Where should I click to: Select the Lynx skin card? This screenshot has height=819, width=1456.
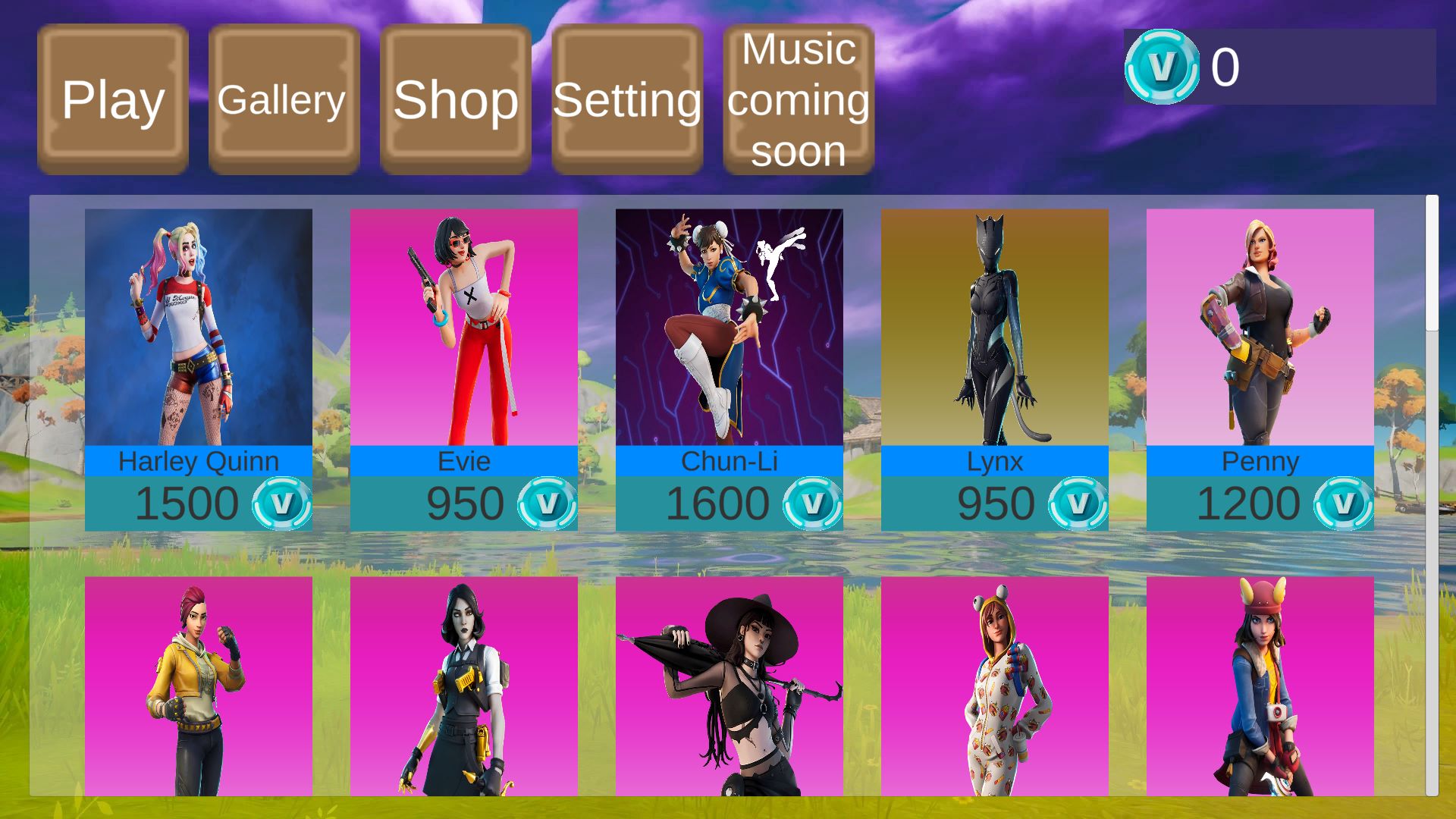pyautogui.click(x=995, y=327)
